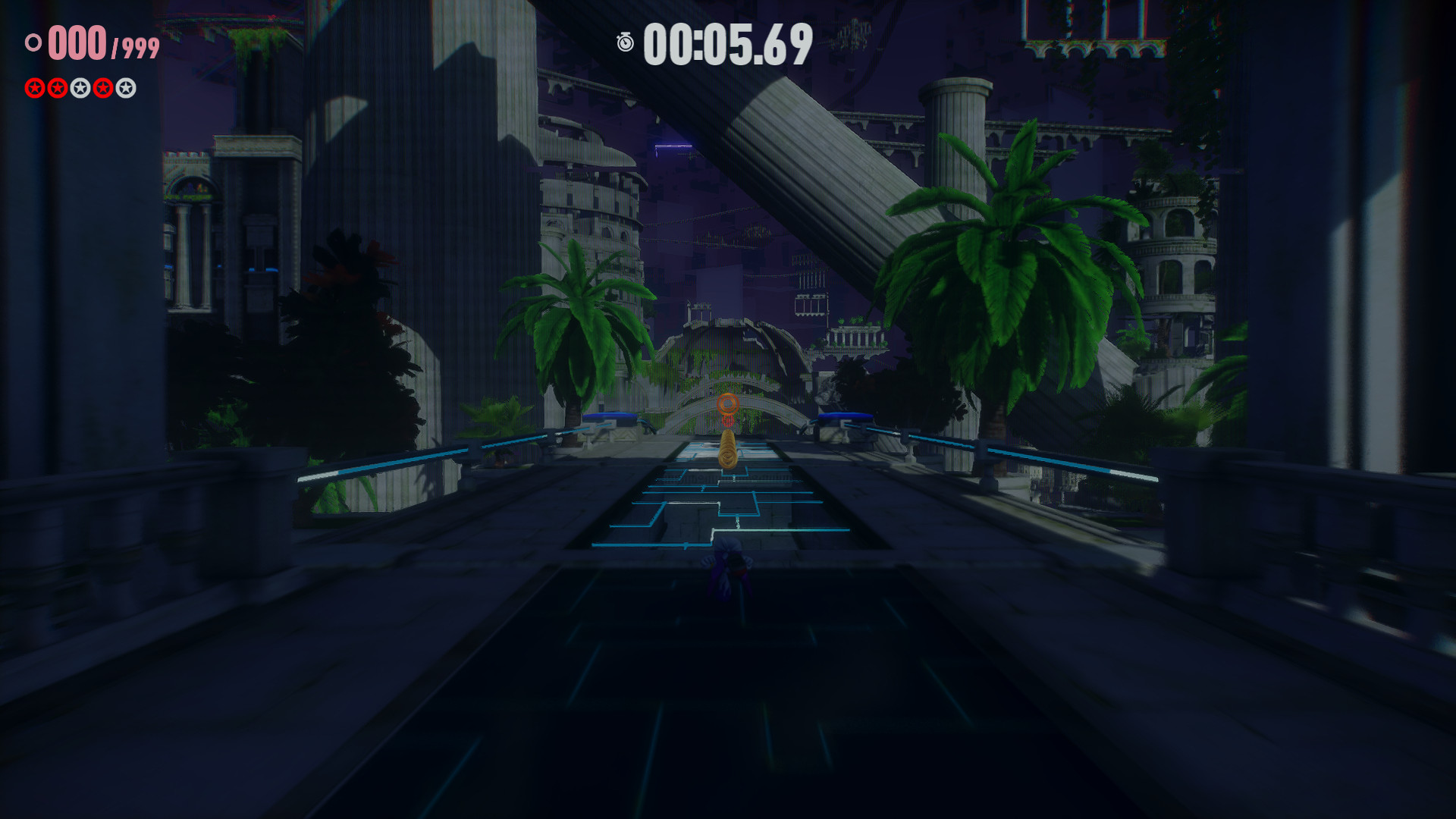Click the orange target ring ahead of Sonic
Image resolution: width=1456 pixels, height=819 pixels.
[728, 404]
